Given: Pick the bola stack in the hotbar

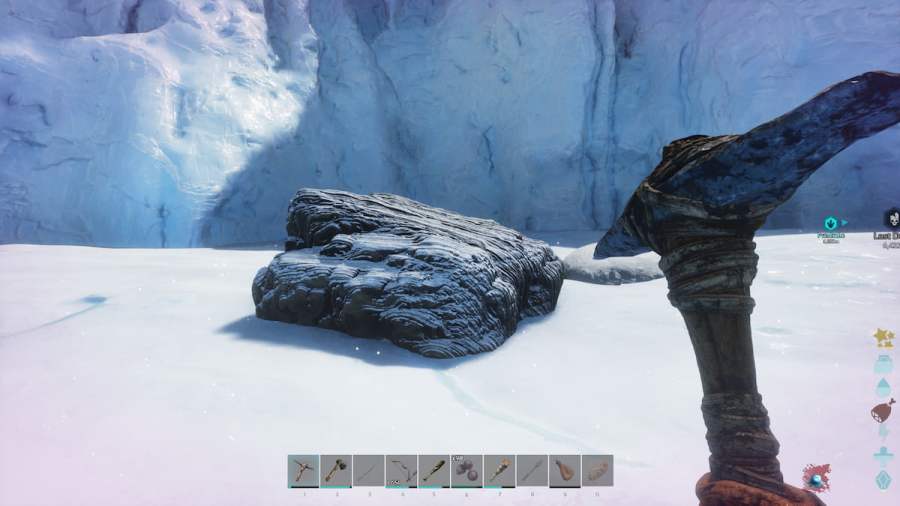Looking at the screenshot, I should pyautogui.click(x=466, y=470).
